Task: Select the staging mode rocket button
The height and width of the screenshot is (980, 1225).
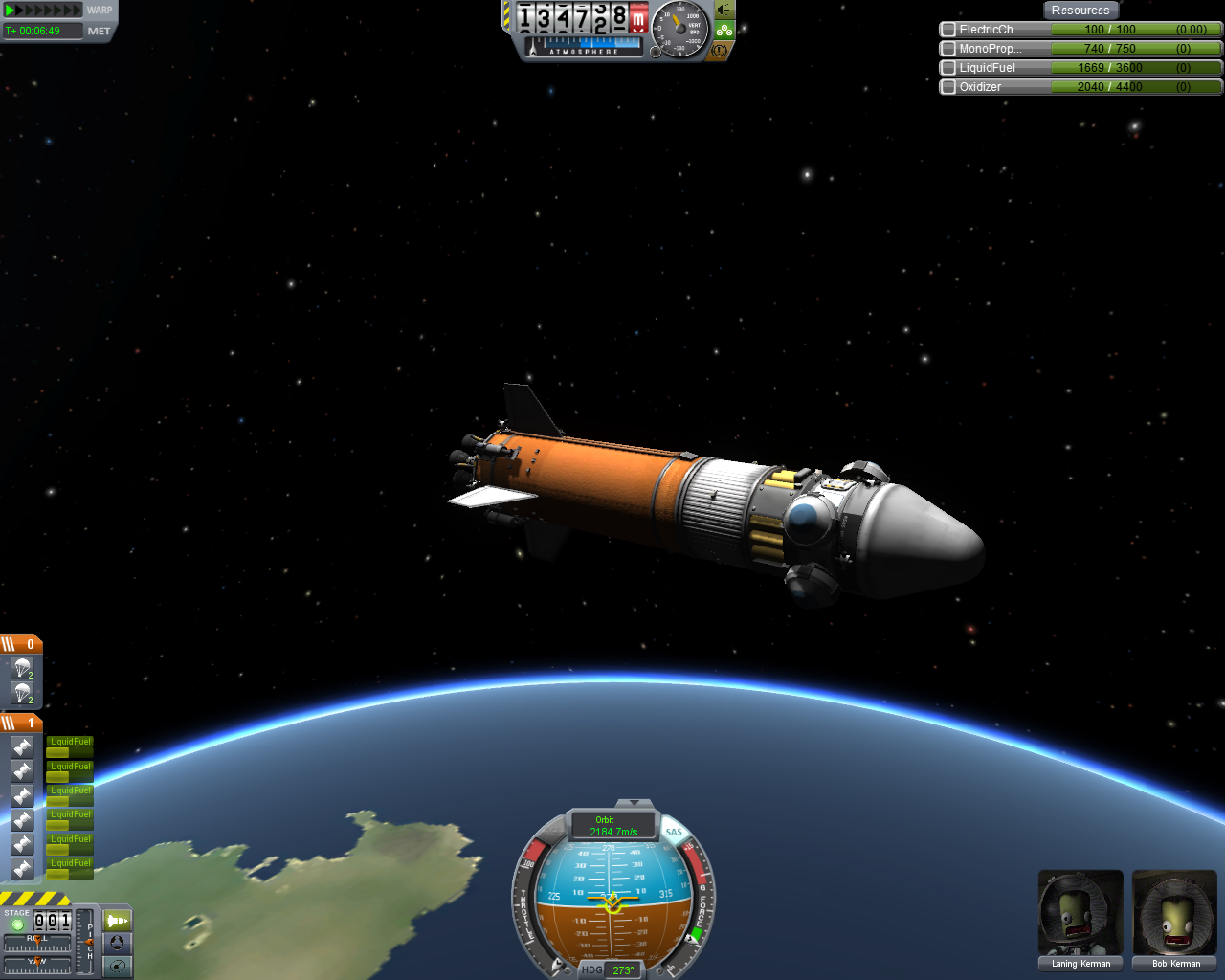Action: coord(117,921)
